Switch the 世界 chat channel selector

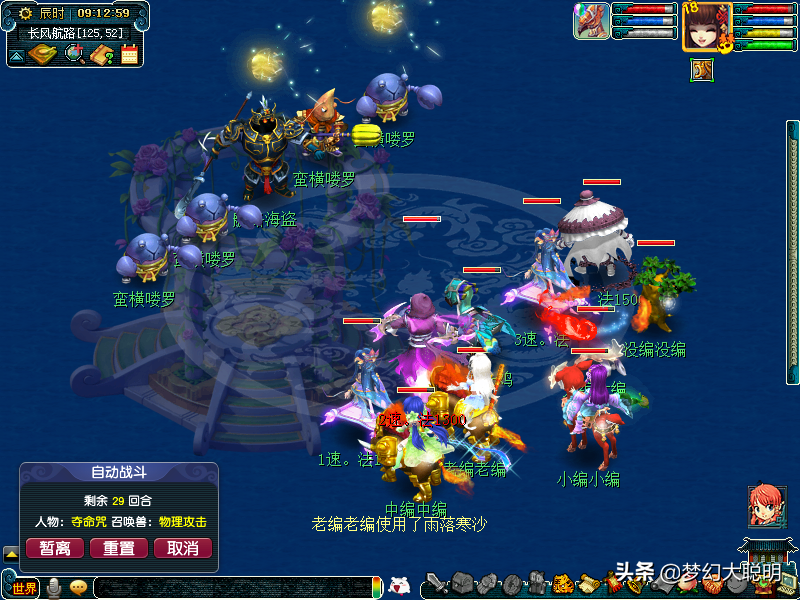tap(24, 588)
